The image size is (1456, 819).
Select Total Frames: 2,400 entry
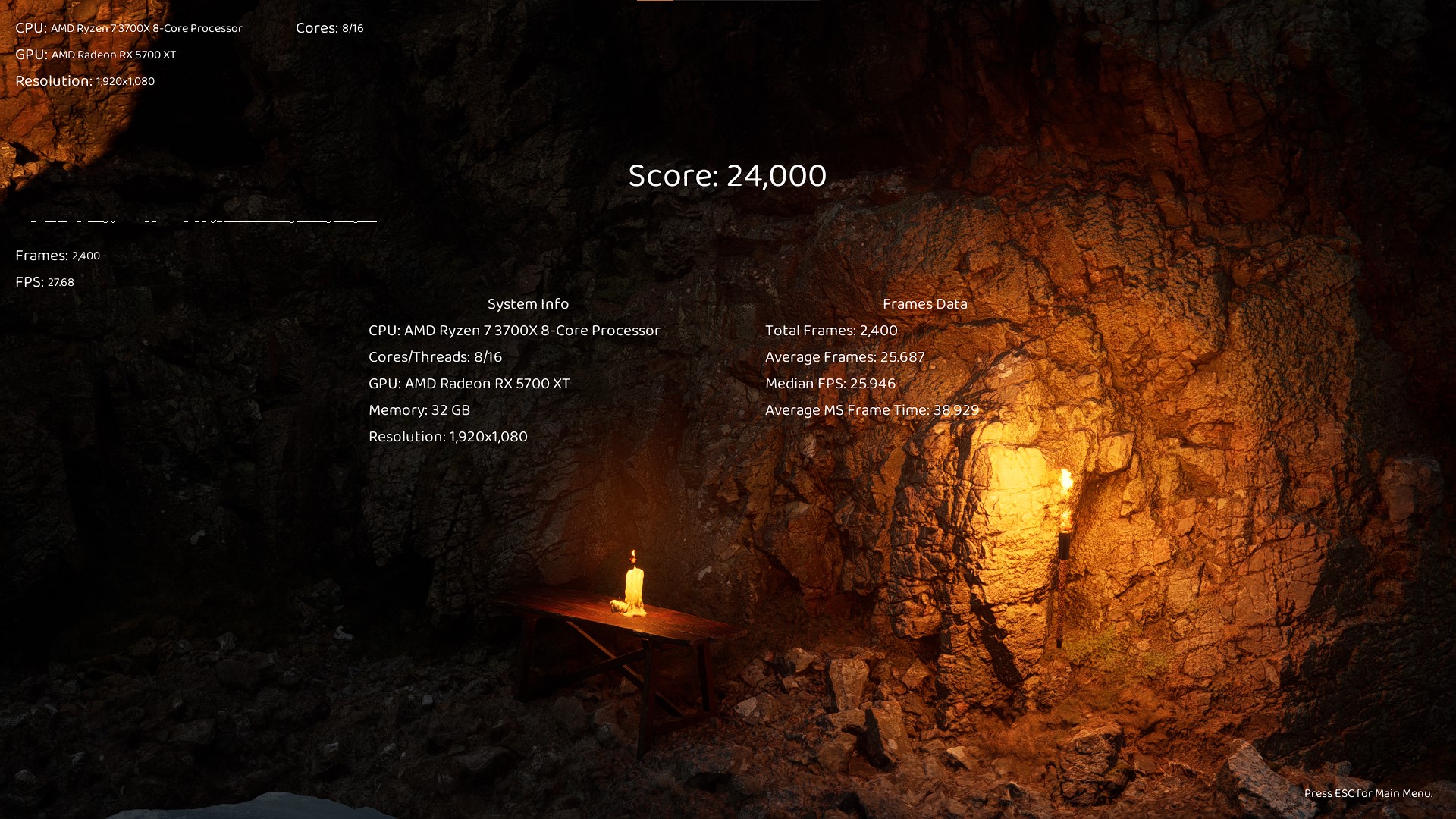[830, 330]
